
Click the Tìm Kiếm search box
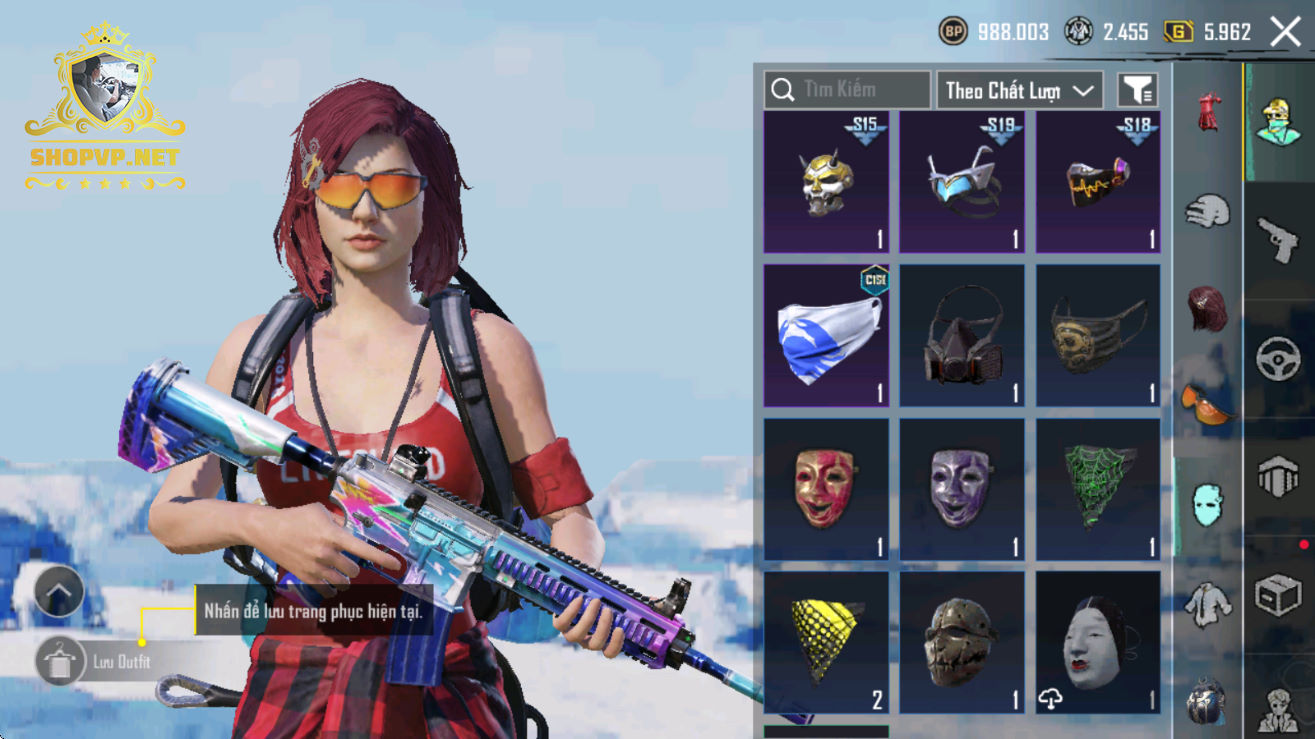click(x=847, y=90)
